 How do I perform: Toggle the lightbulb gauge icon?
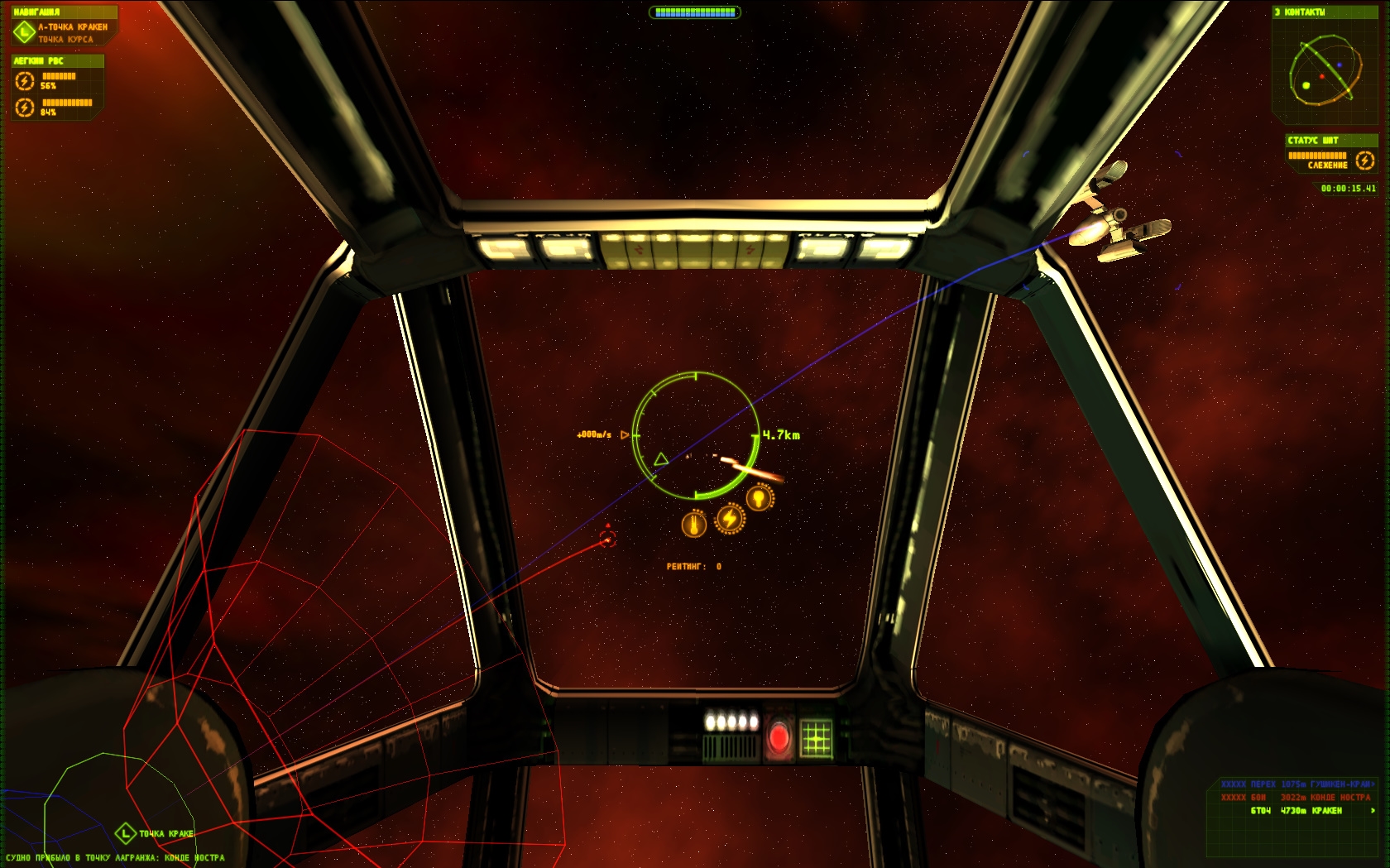click(760, 498)
